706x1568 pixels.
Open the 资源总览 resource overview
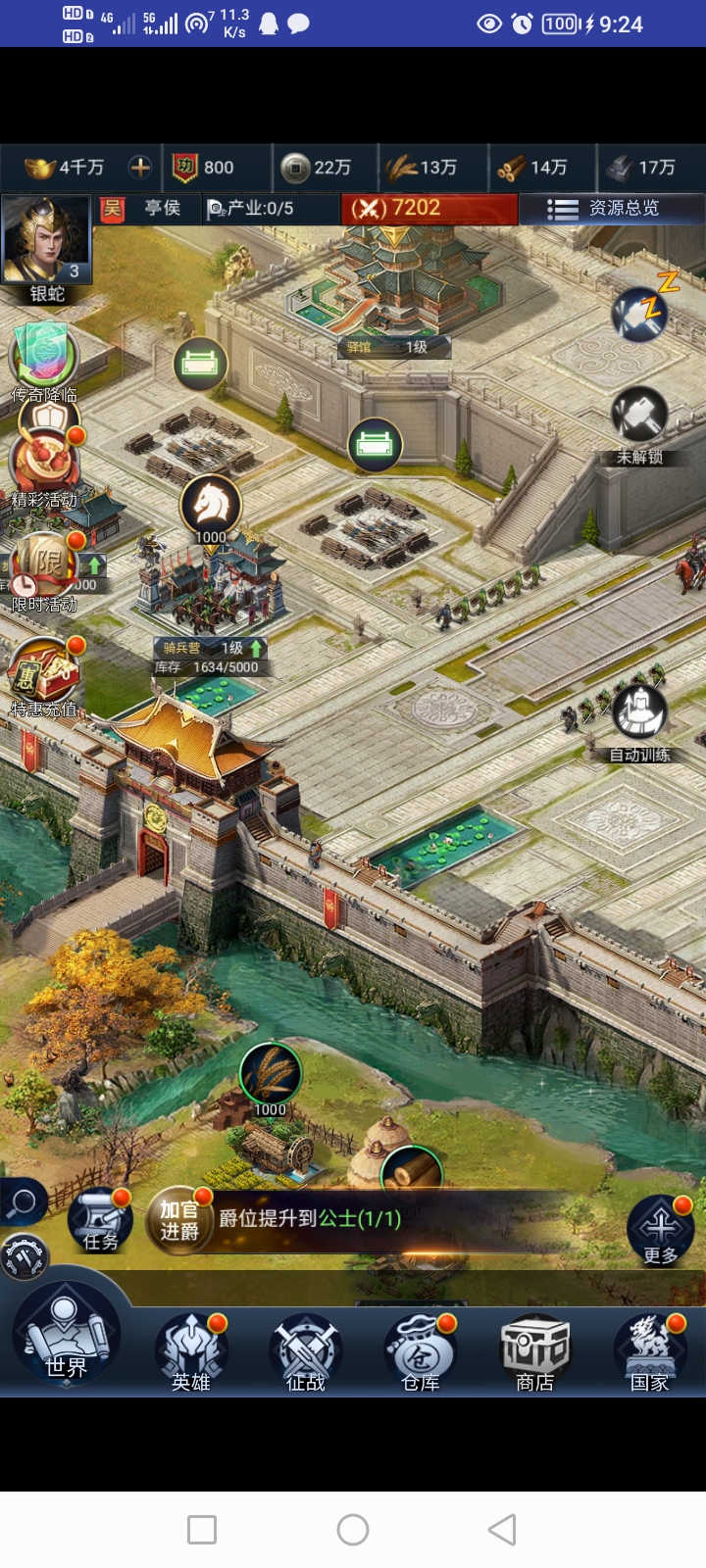click(612, 209)
